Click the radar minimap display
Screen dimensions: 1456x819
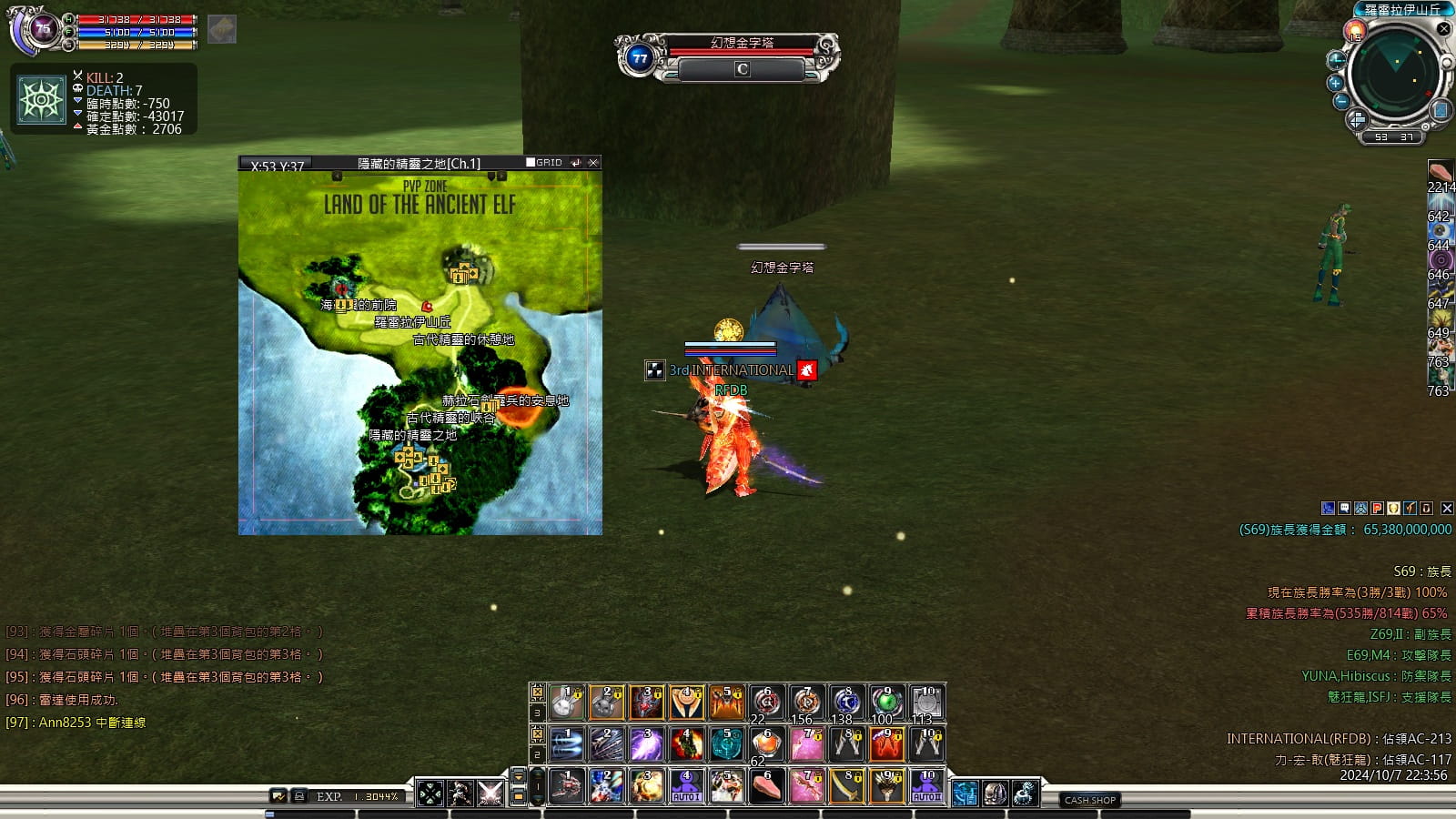1394,76
